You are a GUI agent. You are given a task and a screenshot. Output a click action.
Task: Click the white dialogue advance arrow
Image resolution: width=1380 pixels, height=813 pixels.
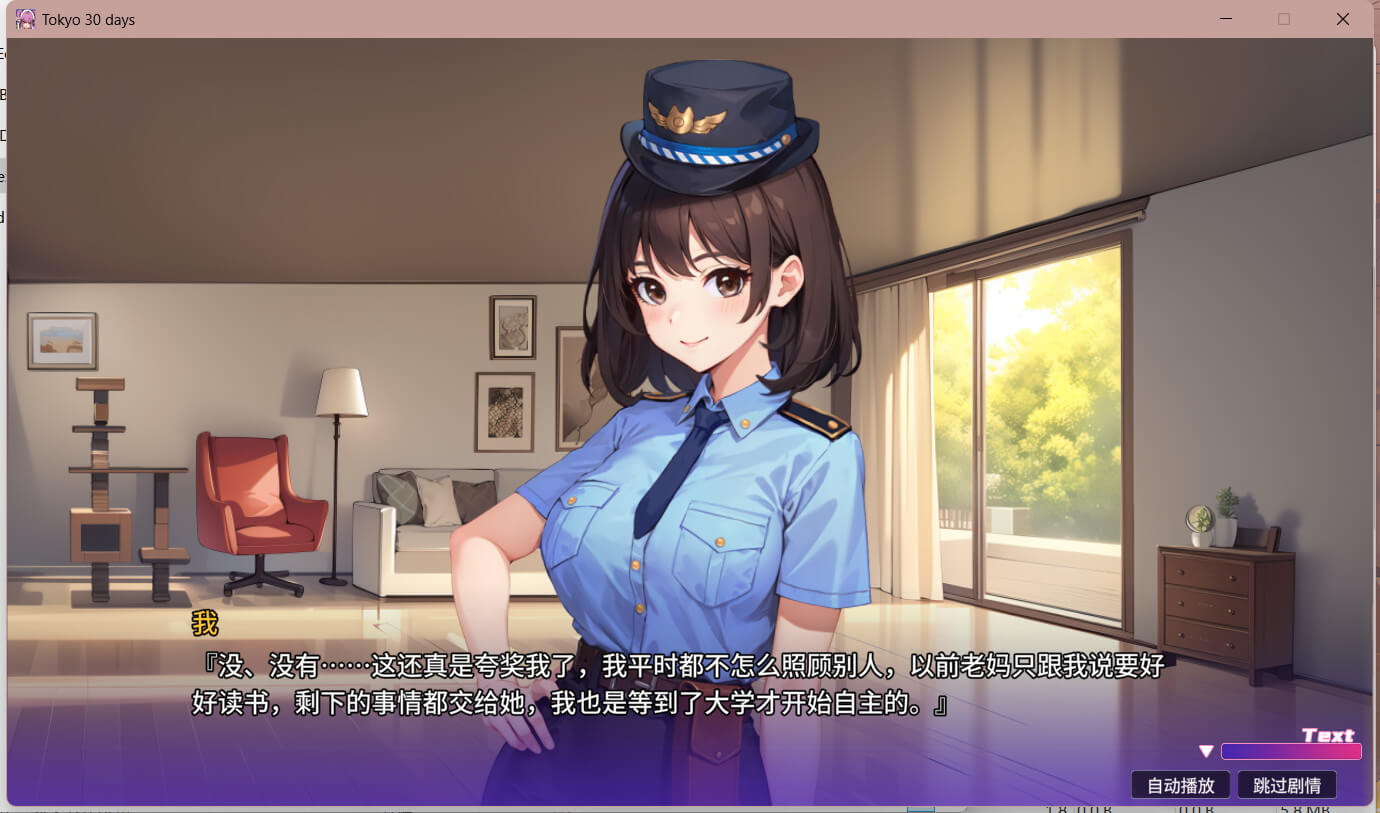1206,751
